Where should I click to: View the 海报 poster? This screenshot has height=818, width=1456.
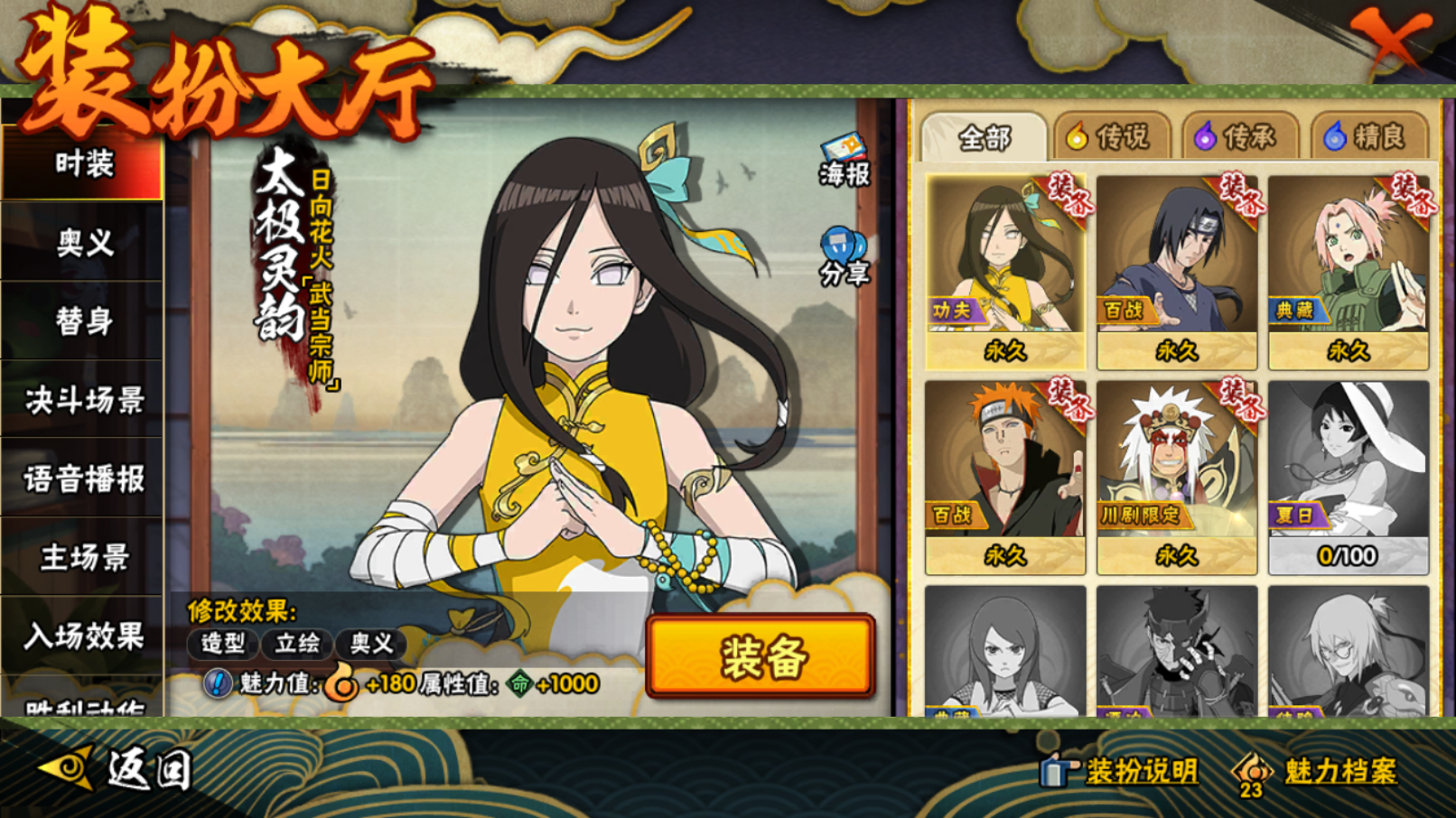tap(844, 160)
